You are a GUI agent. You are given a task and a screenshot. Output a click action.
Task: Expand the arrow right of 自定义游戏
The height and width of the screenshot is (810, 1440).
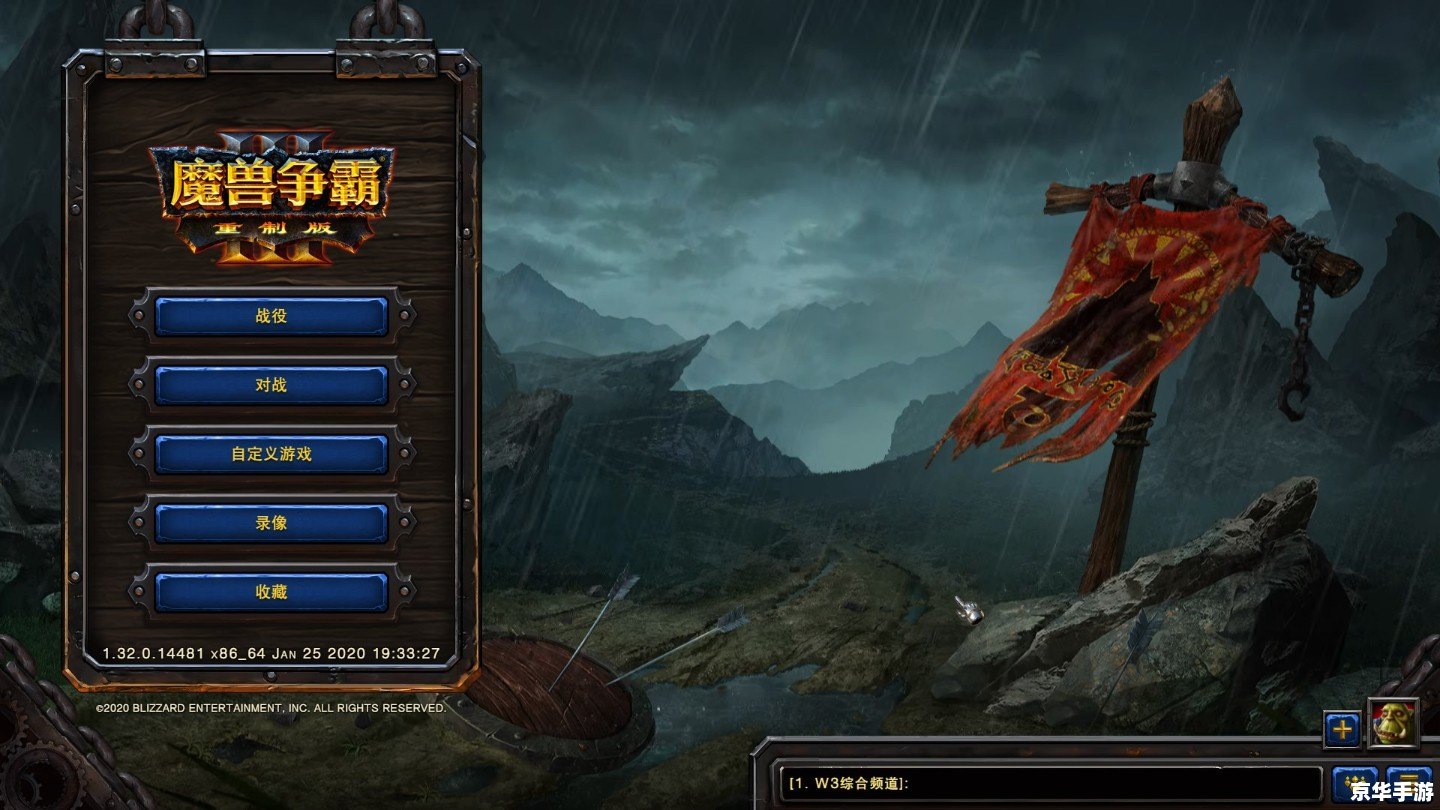(404, 453)
